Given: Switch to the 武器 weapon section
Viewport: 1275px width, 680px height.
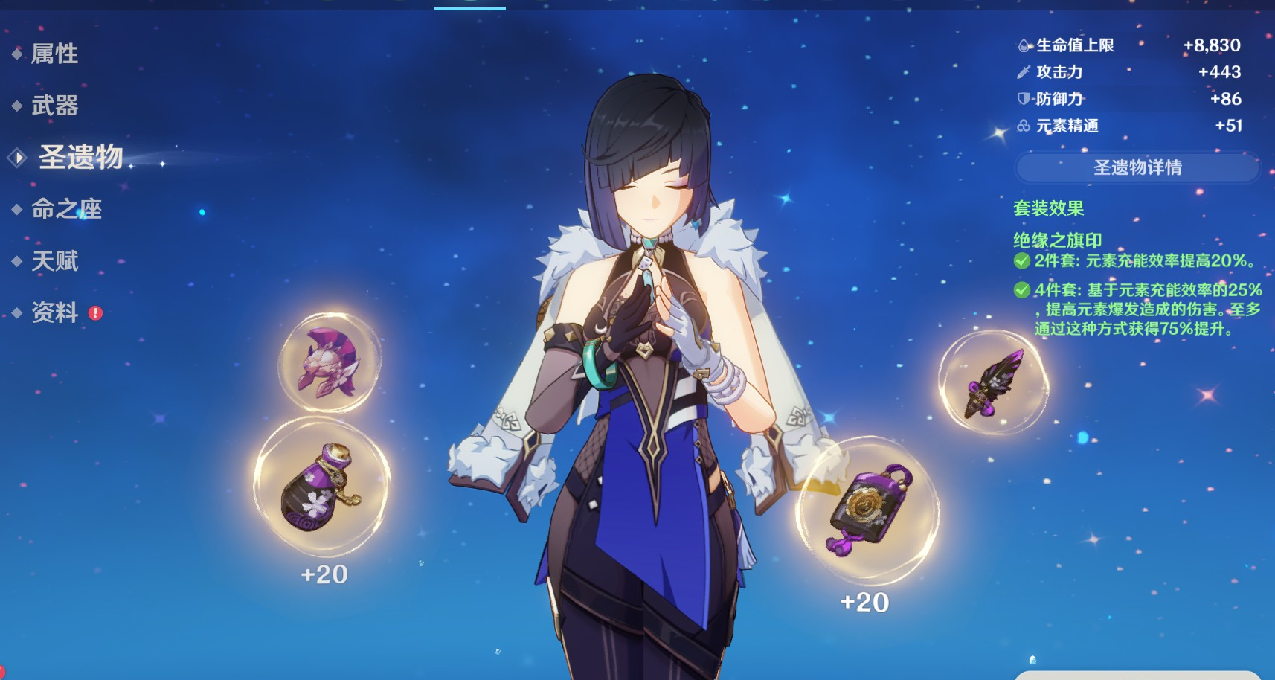Looking at the screenshot, I should tap(54, 106).
